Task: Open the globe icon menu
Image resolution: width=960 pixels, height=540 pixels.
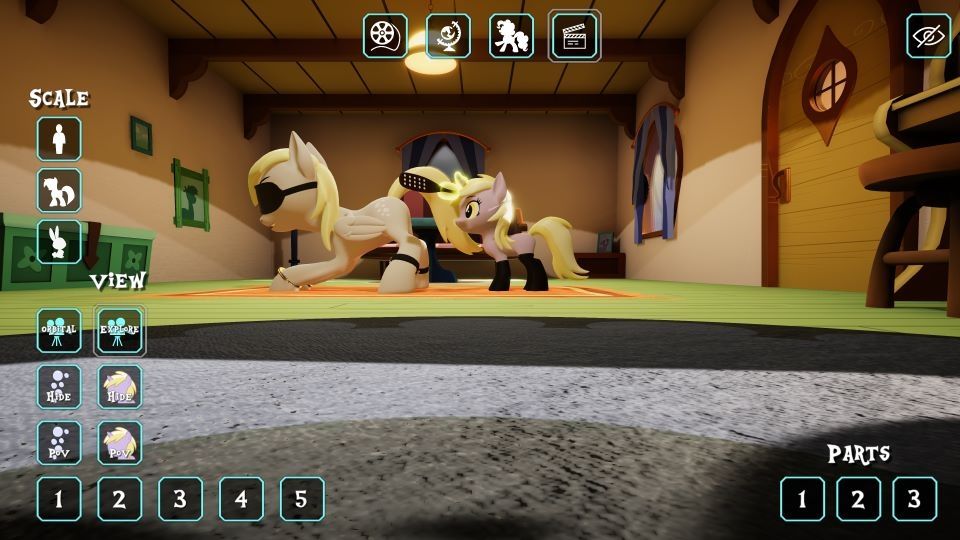Action: [448, 36]
